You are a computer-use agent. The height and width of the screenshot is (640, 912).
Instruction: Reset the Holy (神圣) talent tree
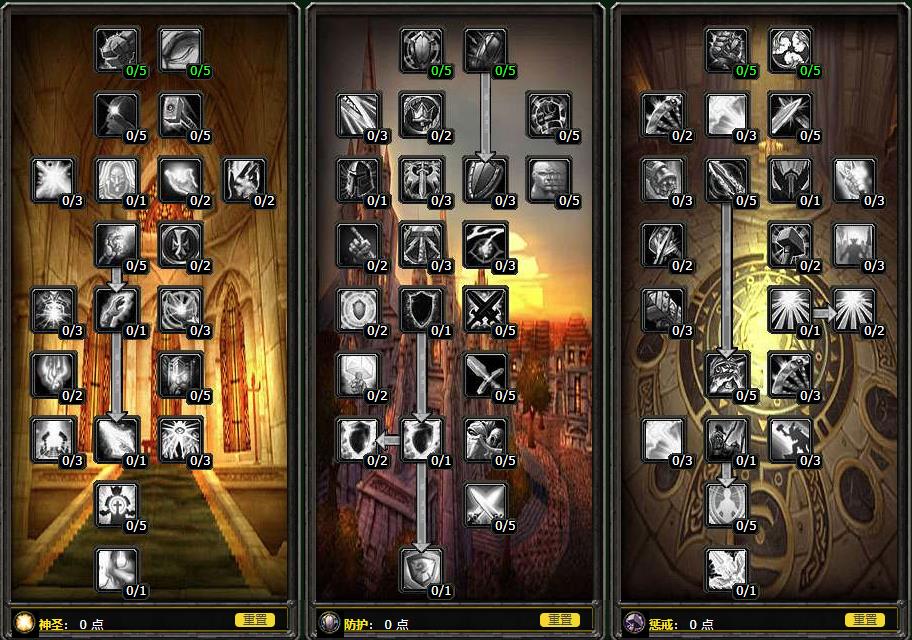(x=254, y=620)
